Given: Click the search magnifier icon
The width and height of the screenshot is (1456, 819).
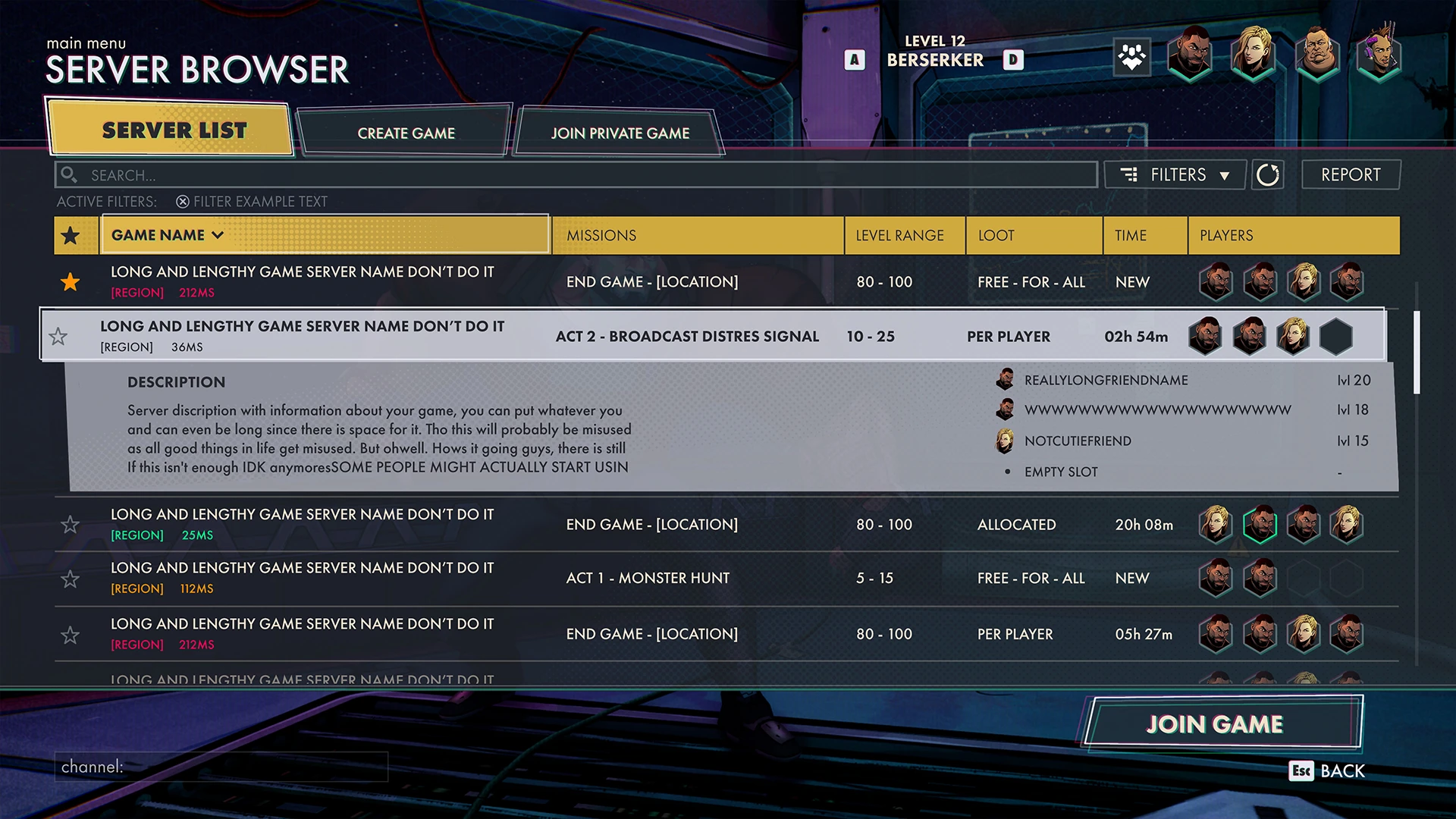Looking at the screenshot, I should pyautogui.click(x=70, y=174).
